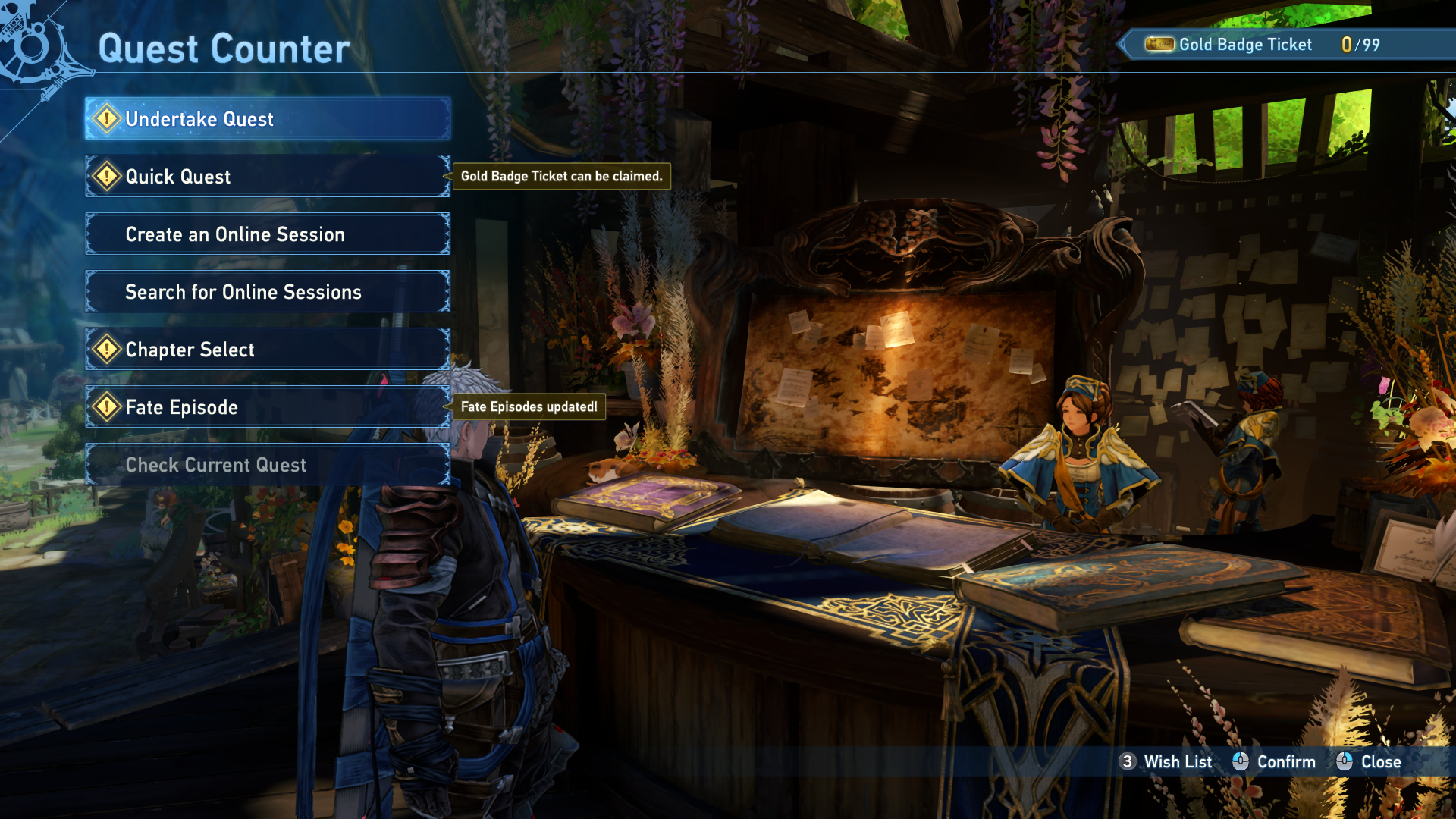Choose Create an Online Session
The image size is (1456, 819).
tap(268, 234)
